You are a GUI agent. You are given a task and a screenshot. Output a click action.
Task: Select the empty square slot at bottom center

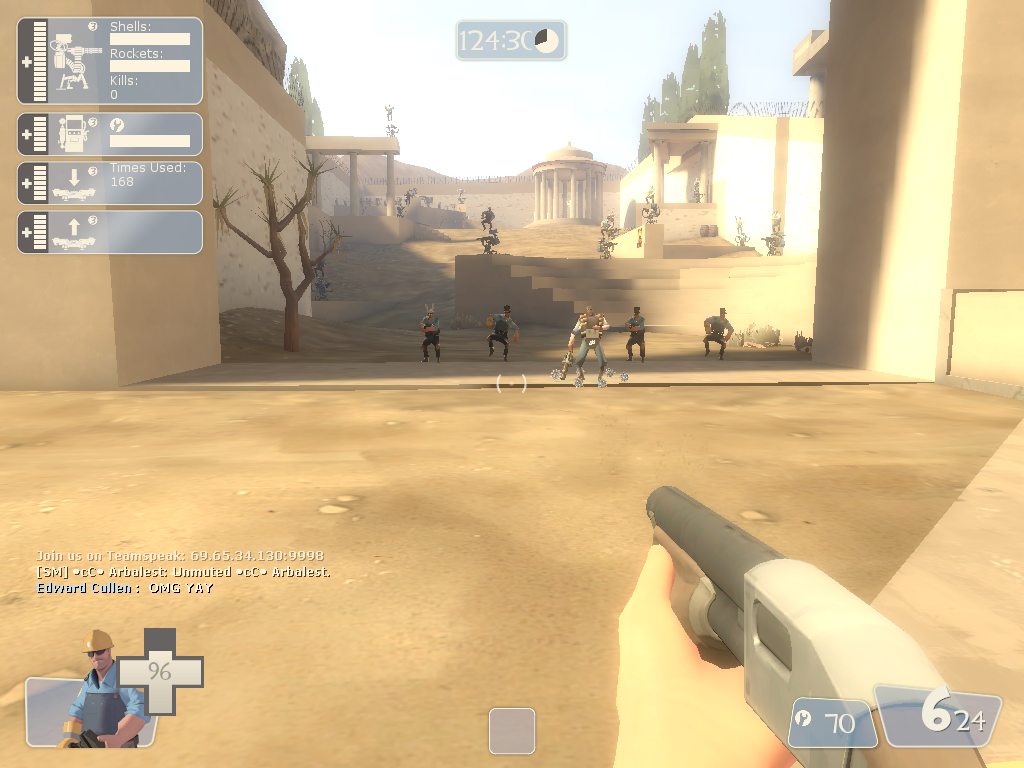click(512, 731)
